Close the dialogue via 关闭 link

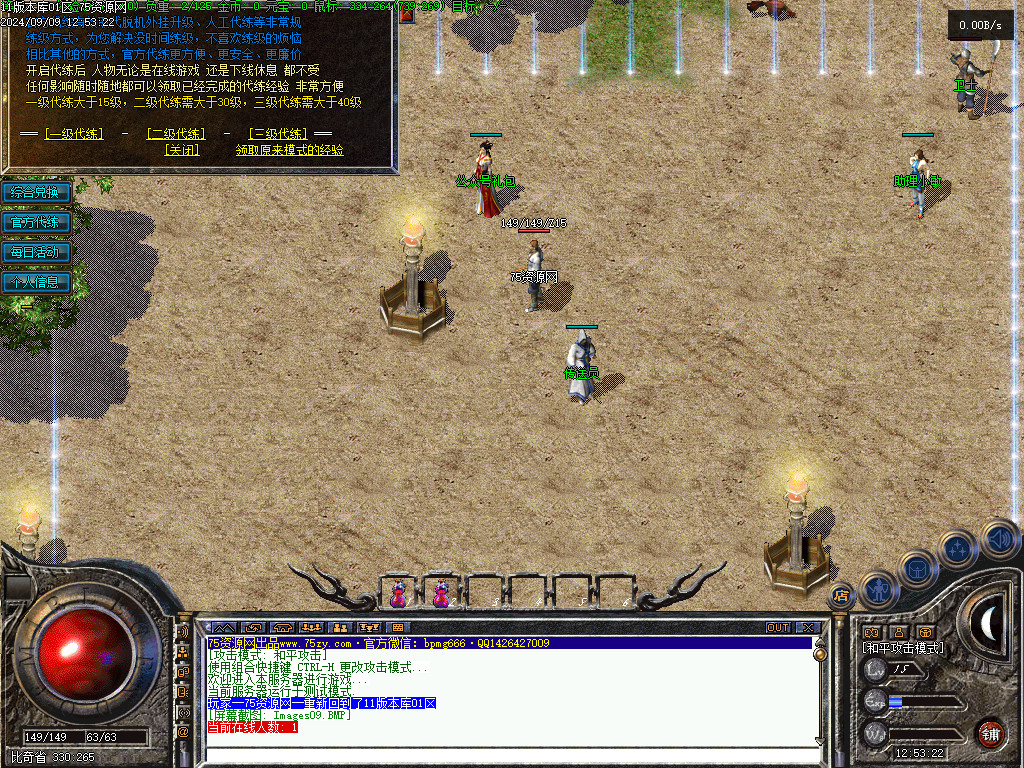[x=182, y=150]
